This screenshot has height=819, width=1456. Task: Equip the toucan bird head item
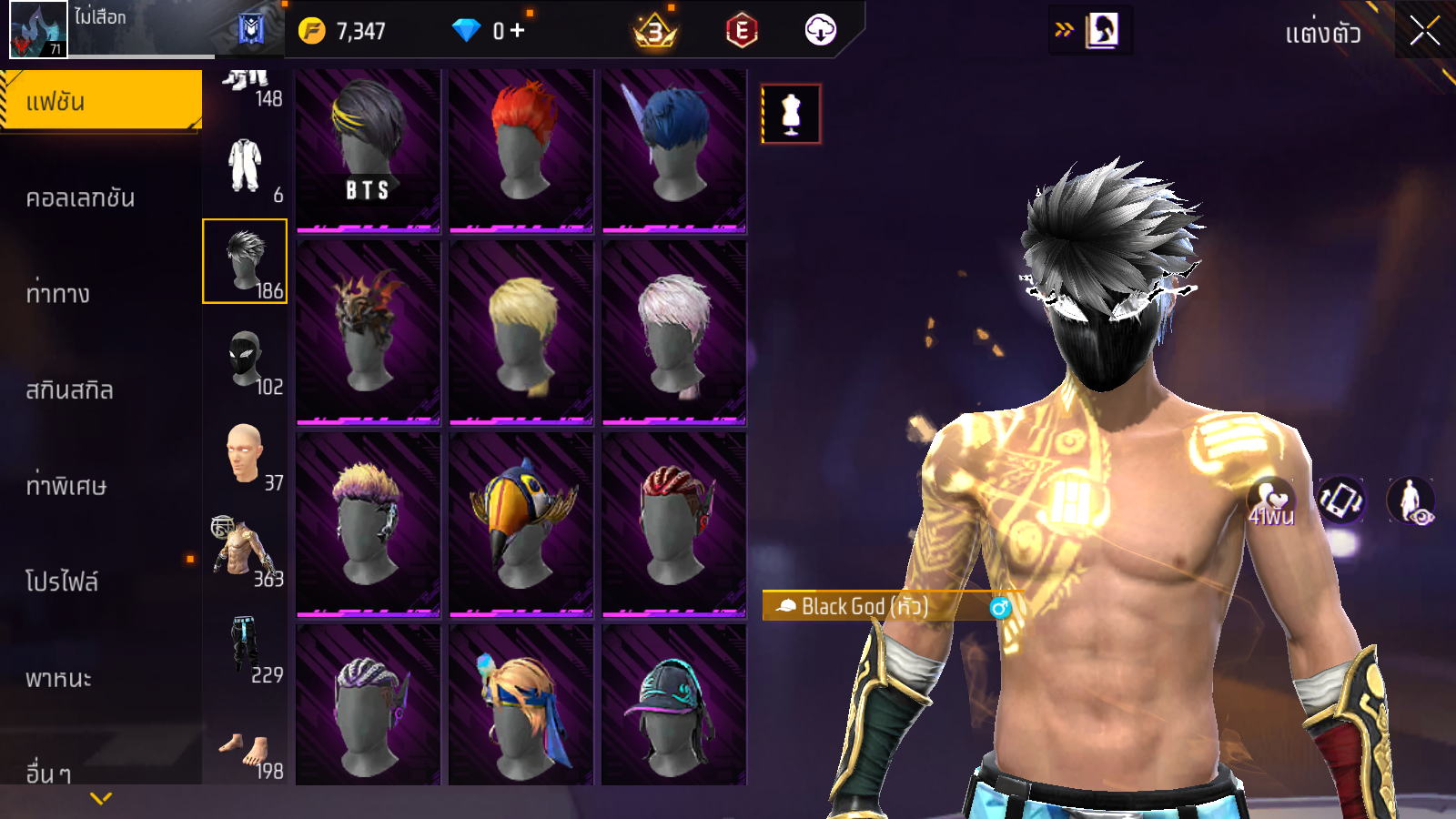coord(521,523)
